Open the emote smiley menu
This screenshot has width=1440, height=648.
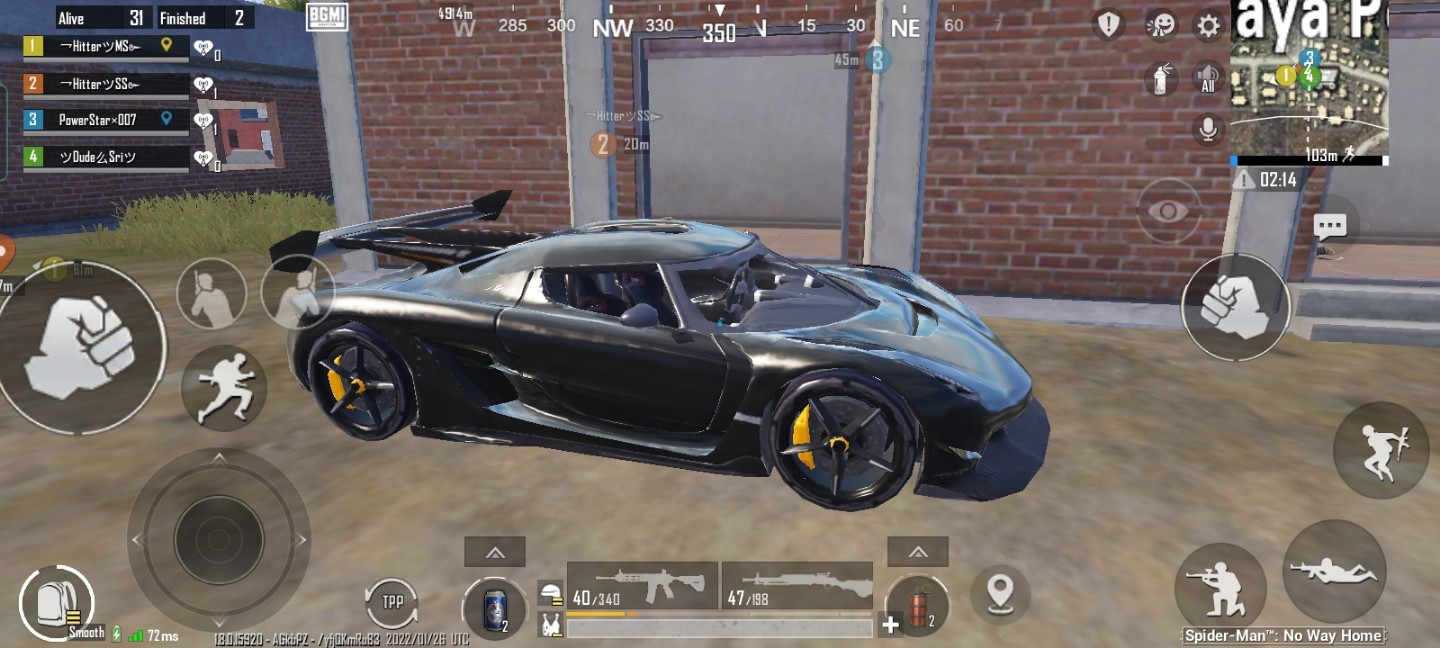tap(1160, 25)
